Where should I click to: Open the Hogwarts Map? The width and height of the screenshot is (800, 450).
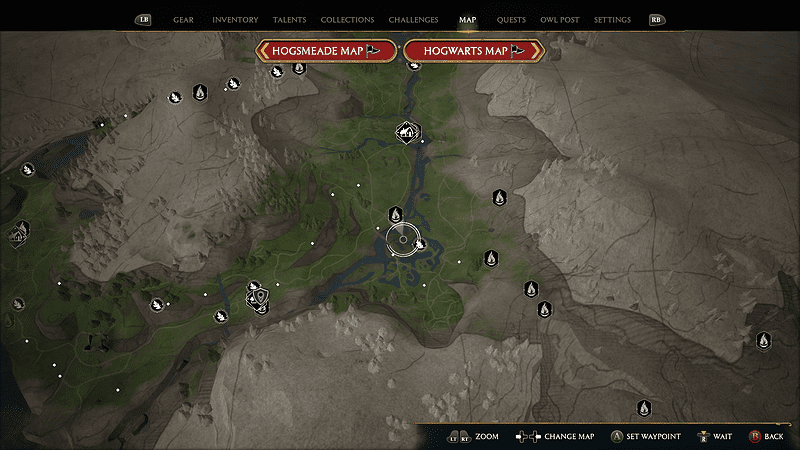click(472, 50)
